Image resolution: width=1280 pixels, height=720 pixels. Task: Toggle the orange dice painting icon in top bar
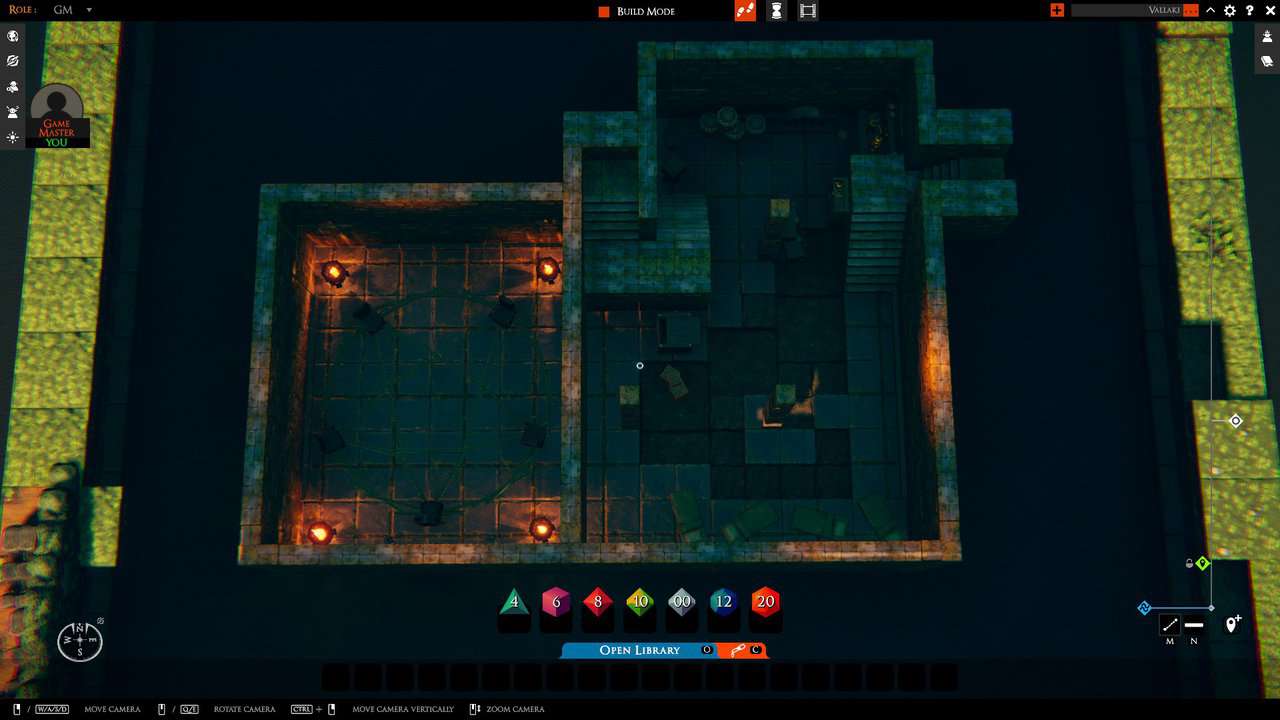(x=745, y=11)
